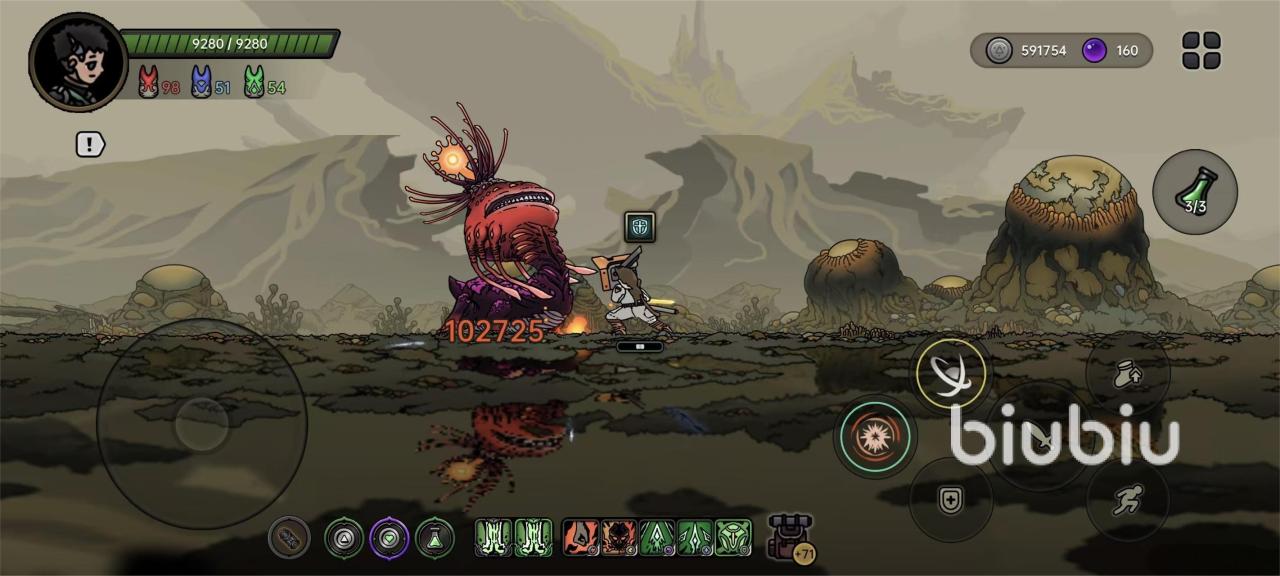Tap the jump boot button
The height and width of the screenshot is (576, 1280).
click(1127, 374)
